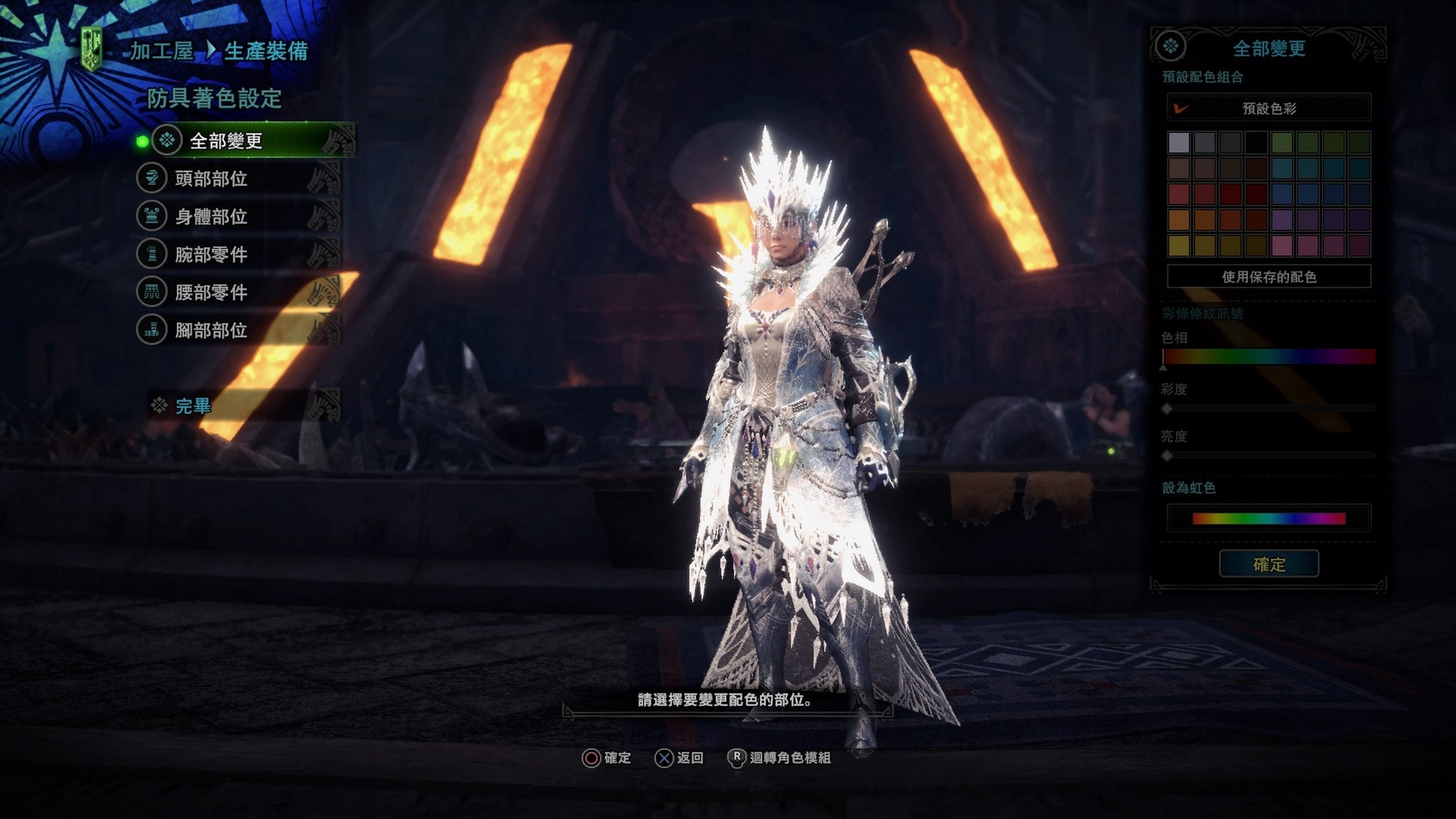This screenshot has width=1456, height=819.
Task: Choose the 頭部部位 head armor option
Action: pyautogui.click(x=211, y=179)
